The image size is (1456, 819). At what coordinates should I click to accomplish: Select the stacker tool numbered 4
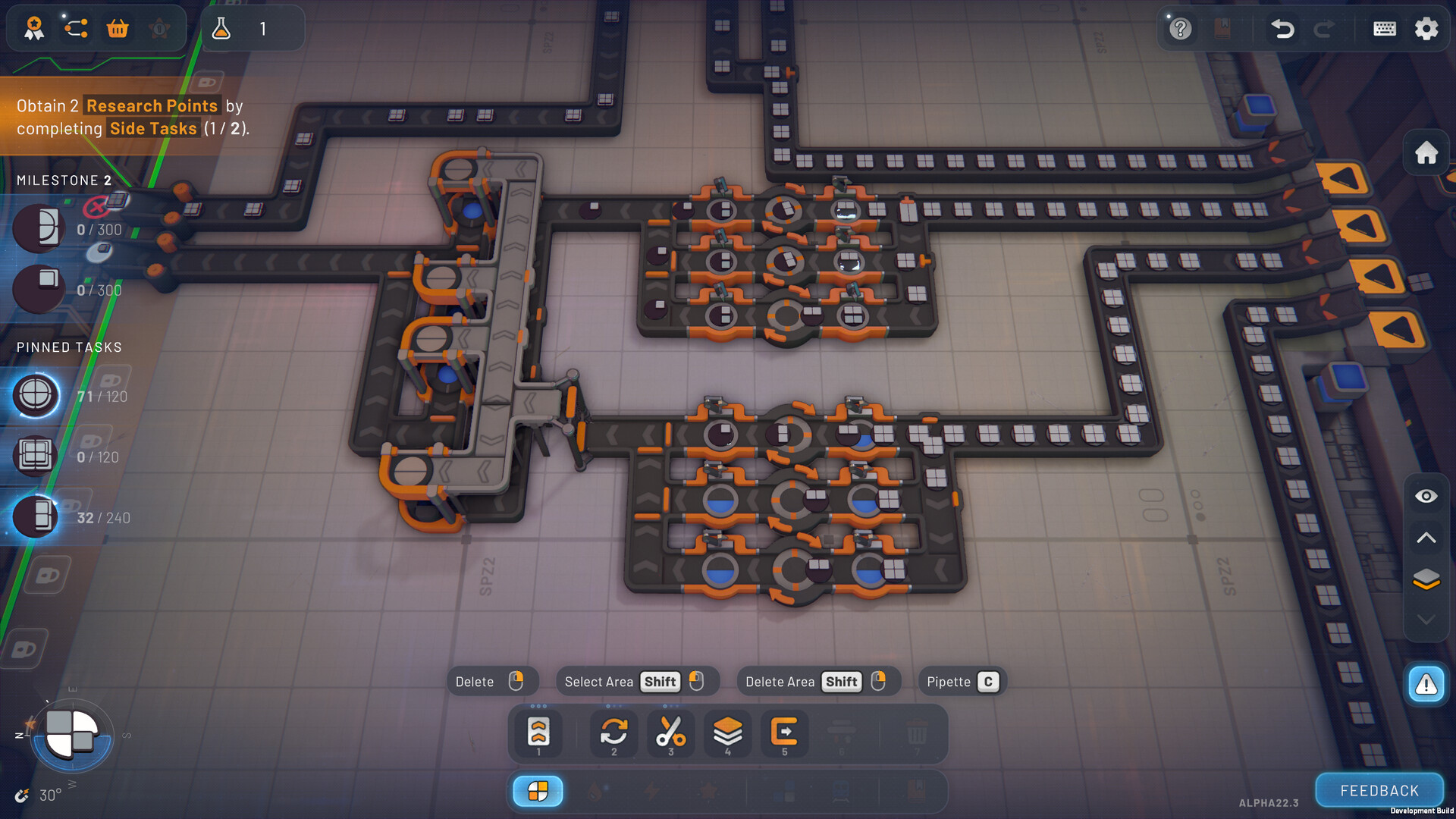pyautogui.click(x=728, y=730)
